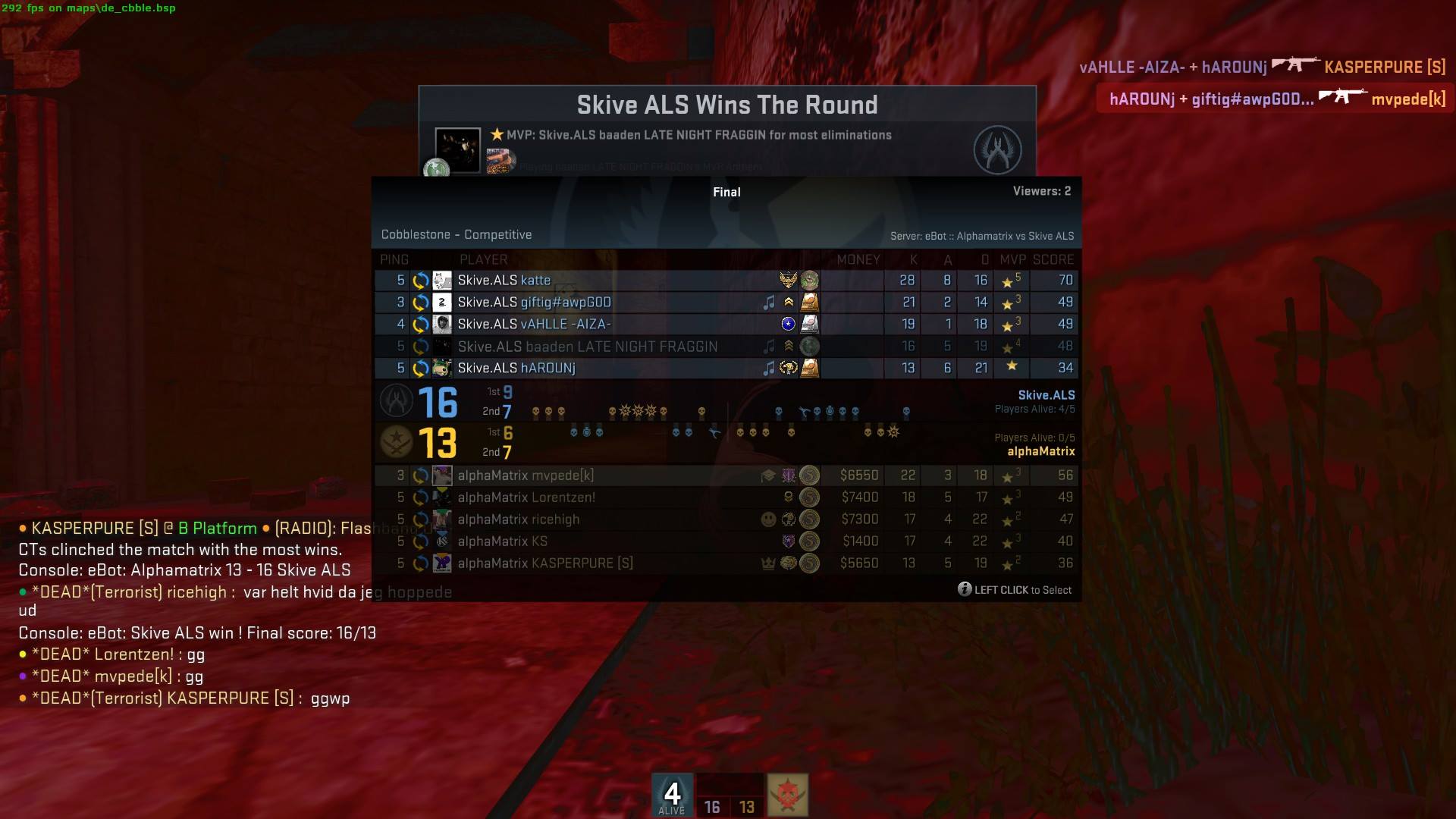Image resolution: width=1456 pixels, height=819 pixels.
Task: Click the music kit icon beside hAROUNj
Action: pyautogui.click(x=769, y=369)
